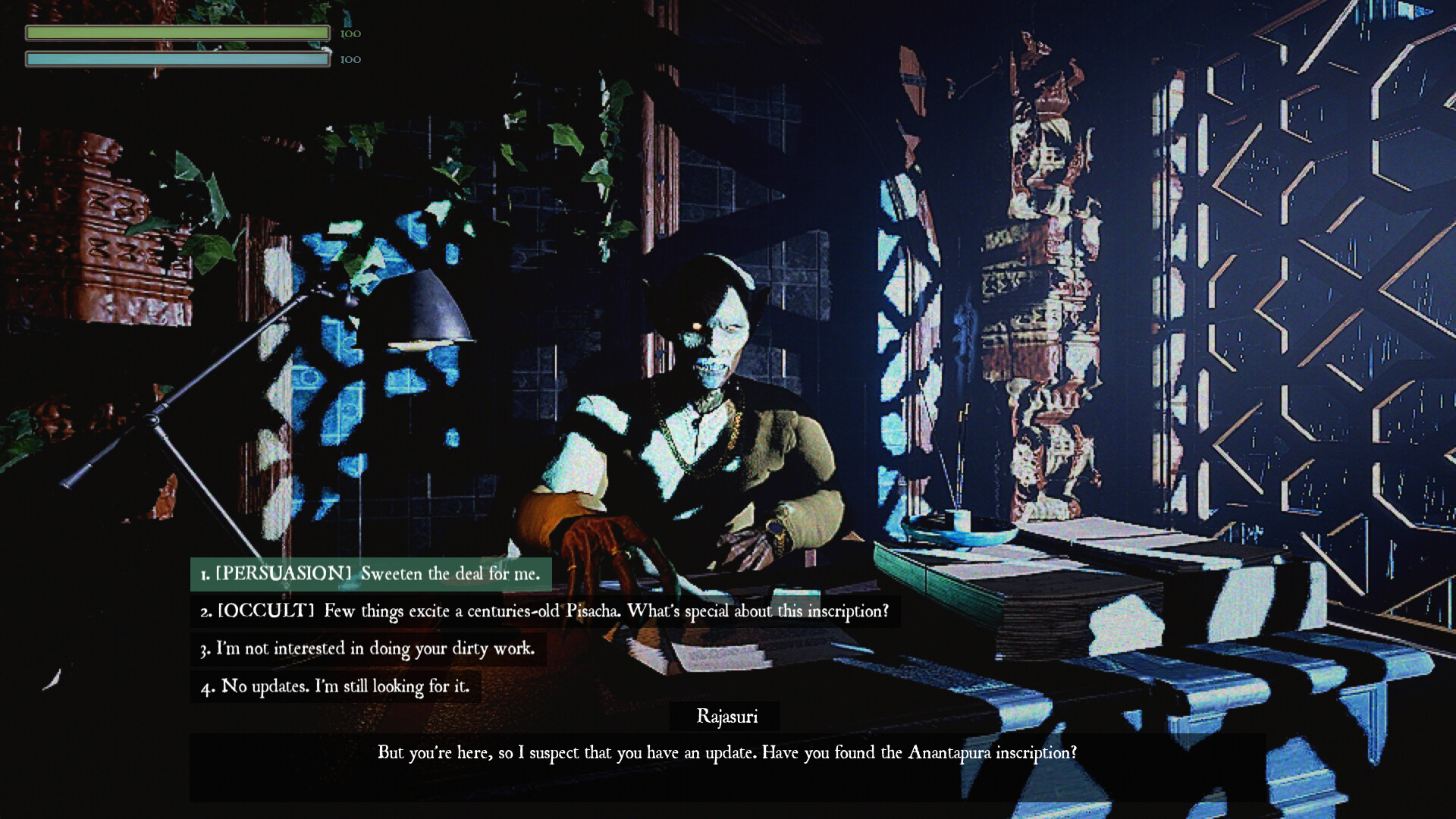This screenshot has width=1456, height=819.
Task: Click option 3 refusing the dirty work
Action: tap(367, 649)
